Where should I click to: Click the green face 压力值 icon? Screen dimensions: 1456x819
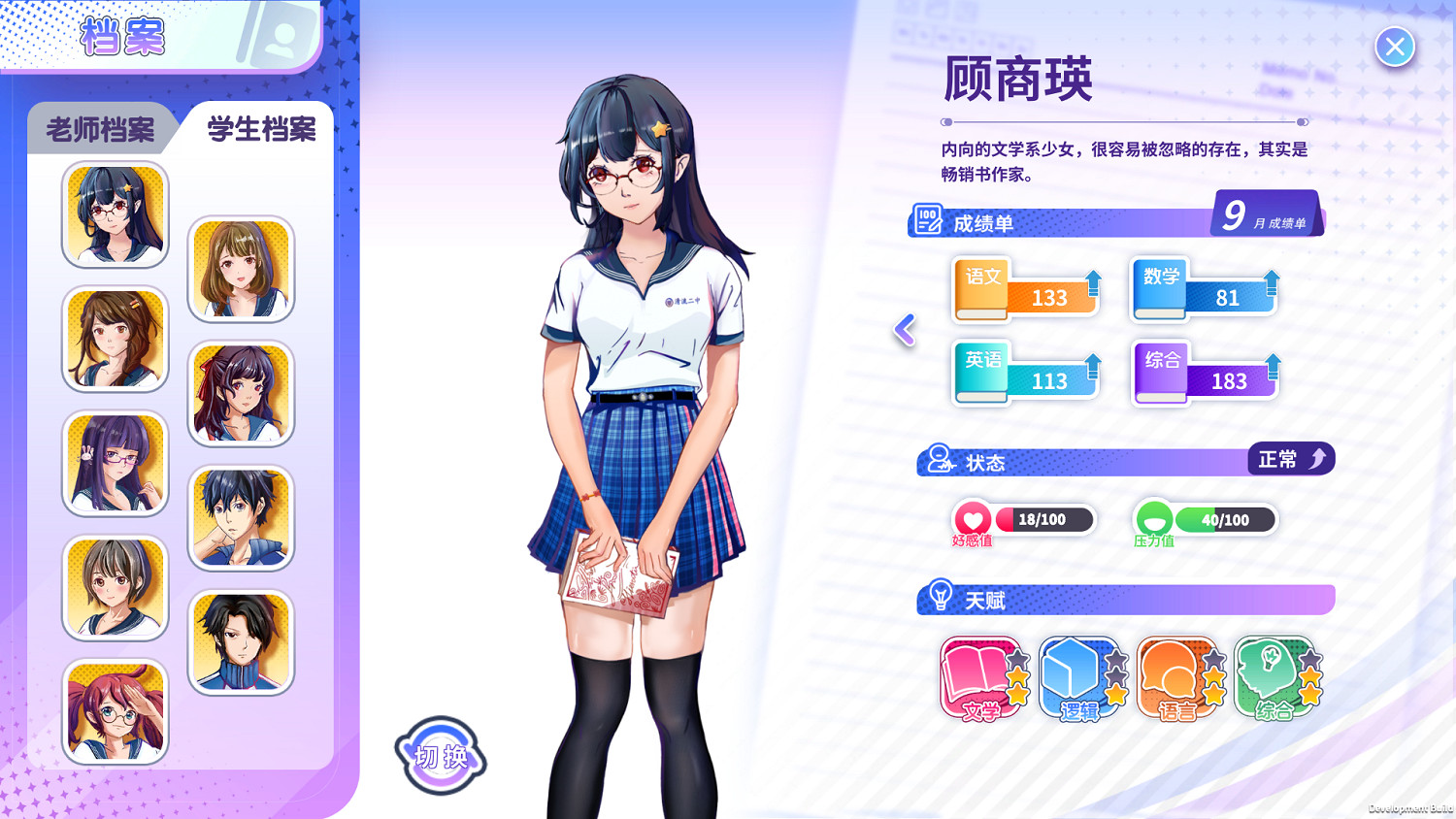1152,517
